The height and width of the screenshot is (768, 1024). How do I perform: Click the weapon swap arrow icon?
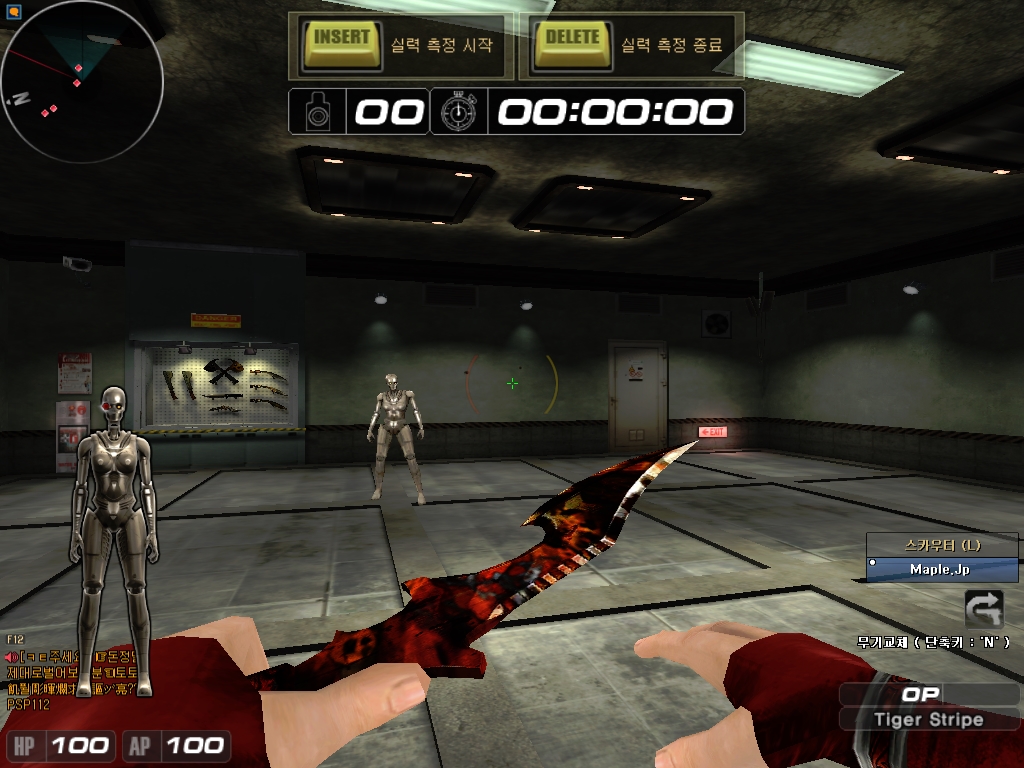pyautogui.click(x=983, y=609)
